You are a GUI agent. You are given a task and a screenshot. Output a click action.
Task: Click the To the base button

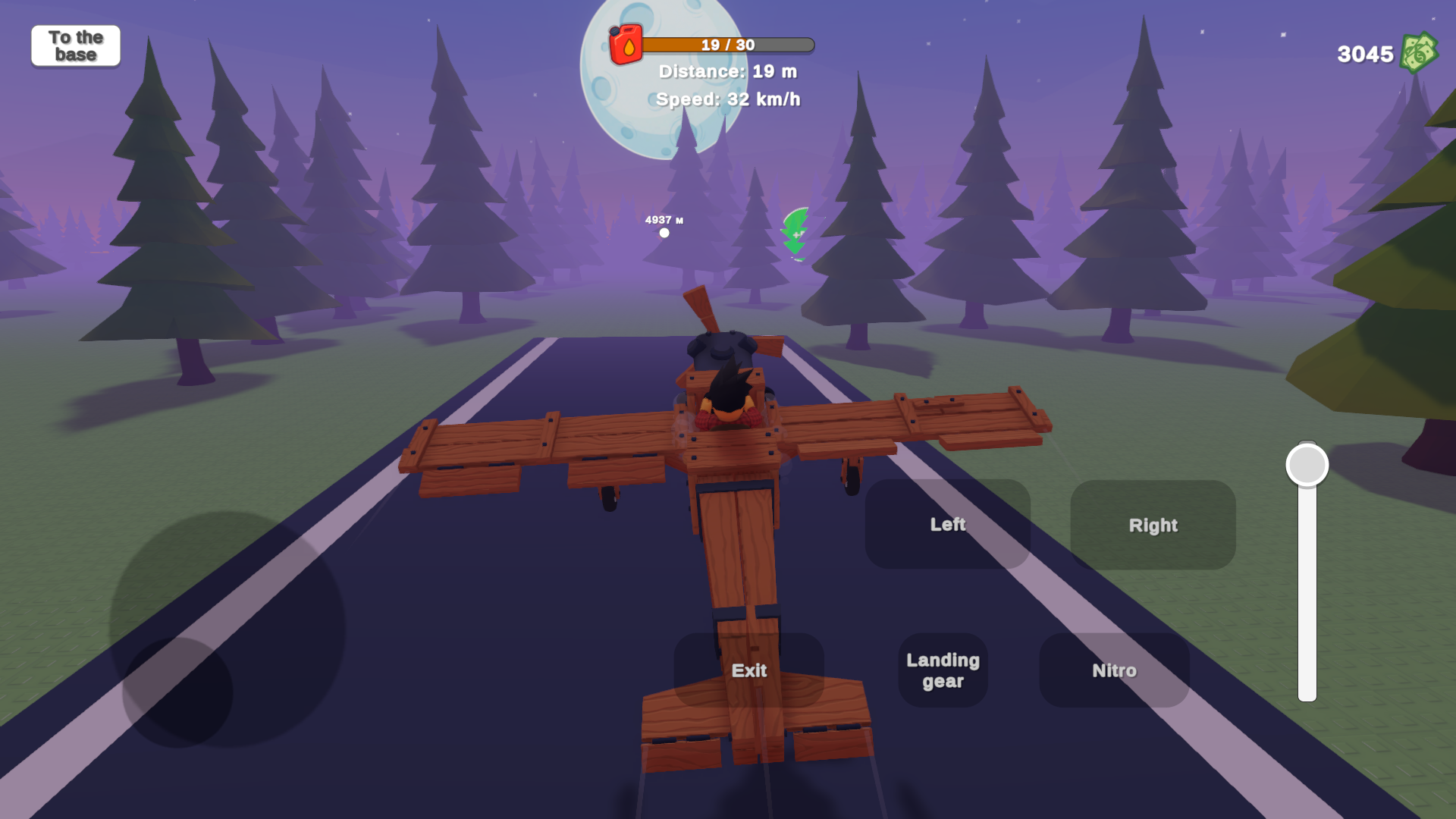(75, 45)
